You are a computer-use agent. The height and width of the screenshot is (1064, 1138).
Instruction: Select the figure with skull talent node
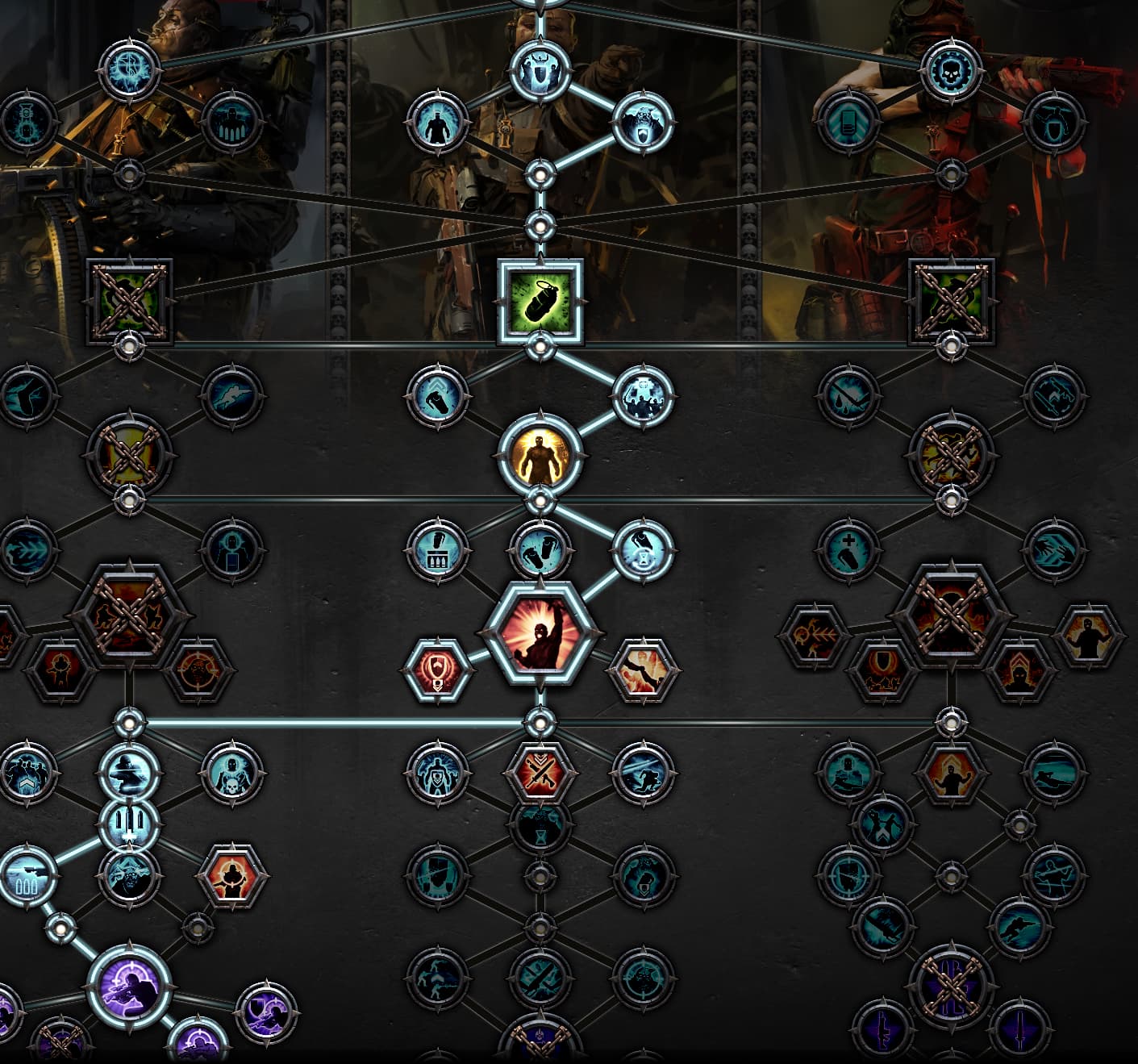pos(232,771)
